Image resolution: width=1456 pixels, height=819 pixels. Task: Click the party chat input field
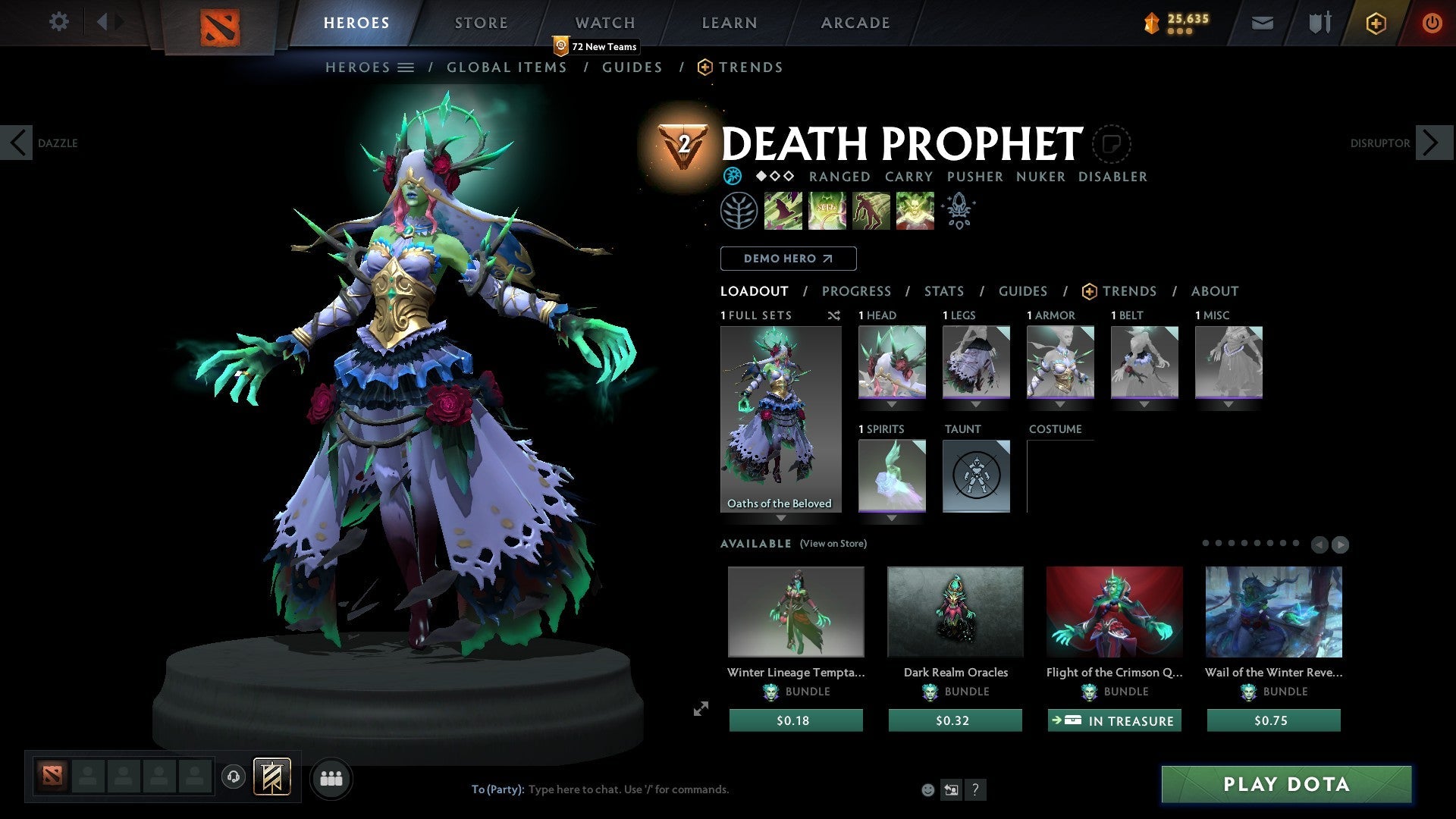coord(629,789)
